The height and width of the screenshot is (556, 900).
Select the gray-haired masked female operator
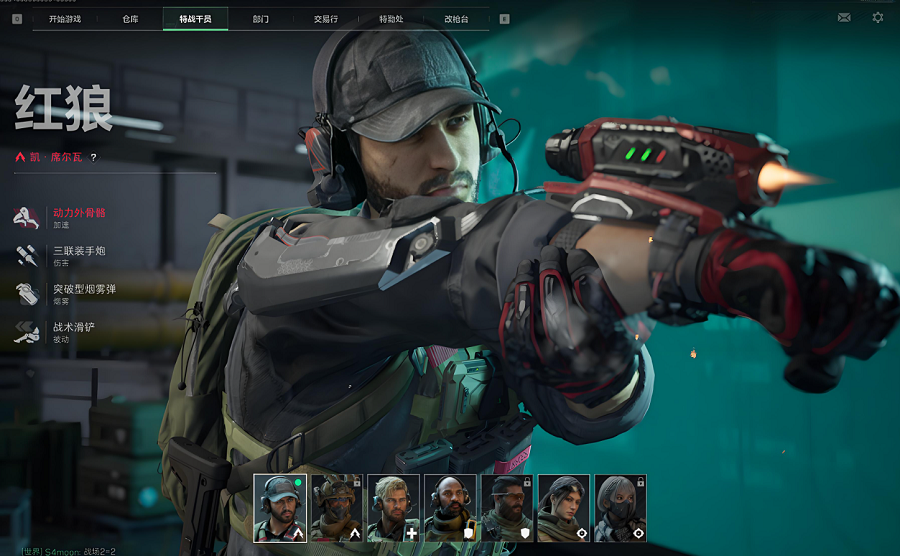click(621, 508)
